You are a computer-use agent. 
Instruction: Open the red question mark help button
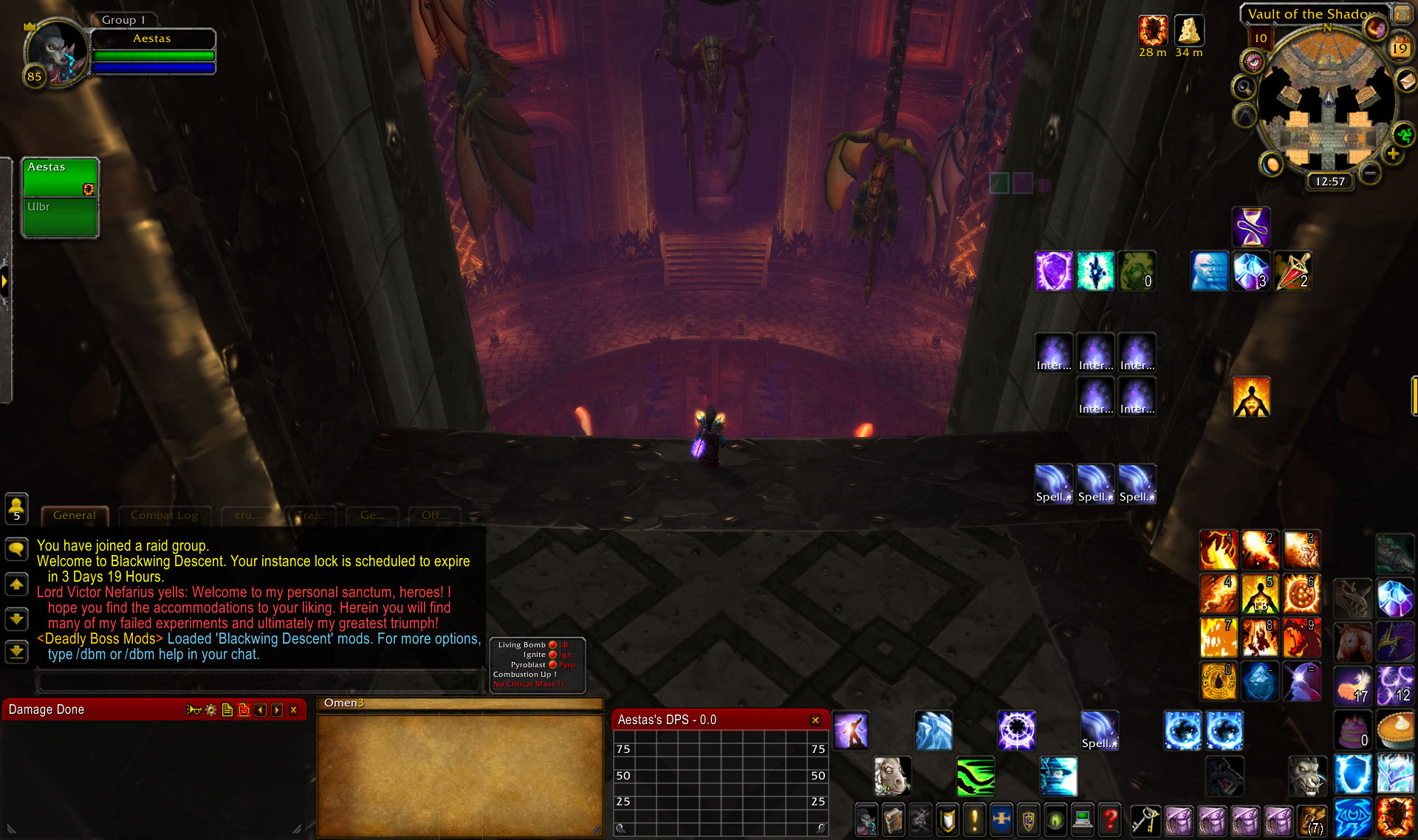coord(1110,819)
